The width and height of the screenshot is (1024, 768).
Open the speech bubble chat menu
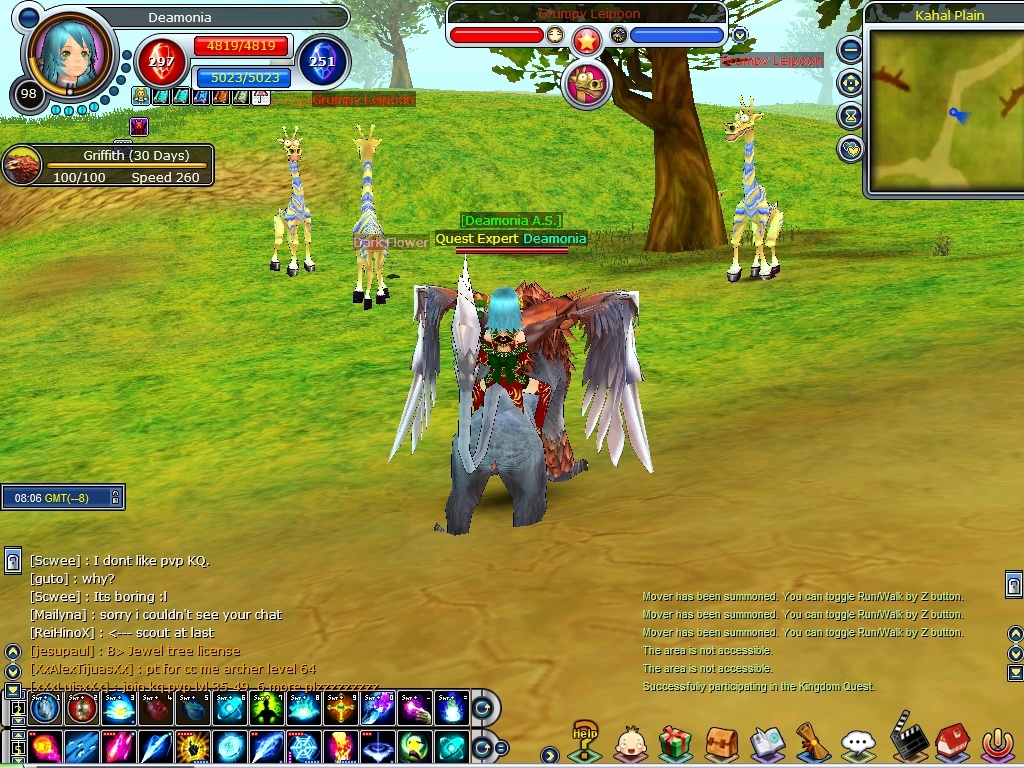click(x=858, y=743)
